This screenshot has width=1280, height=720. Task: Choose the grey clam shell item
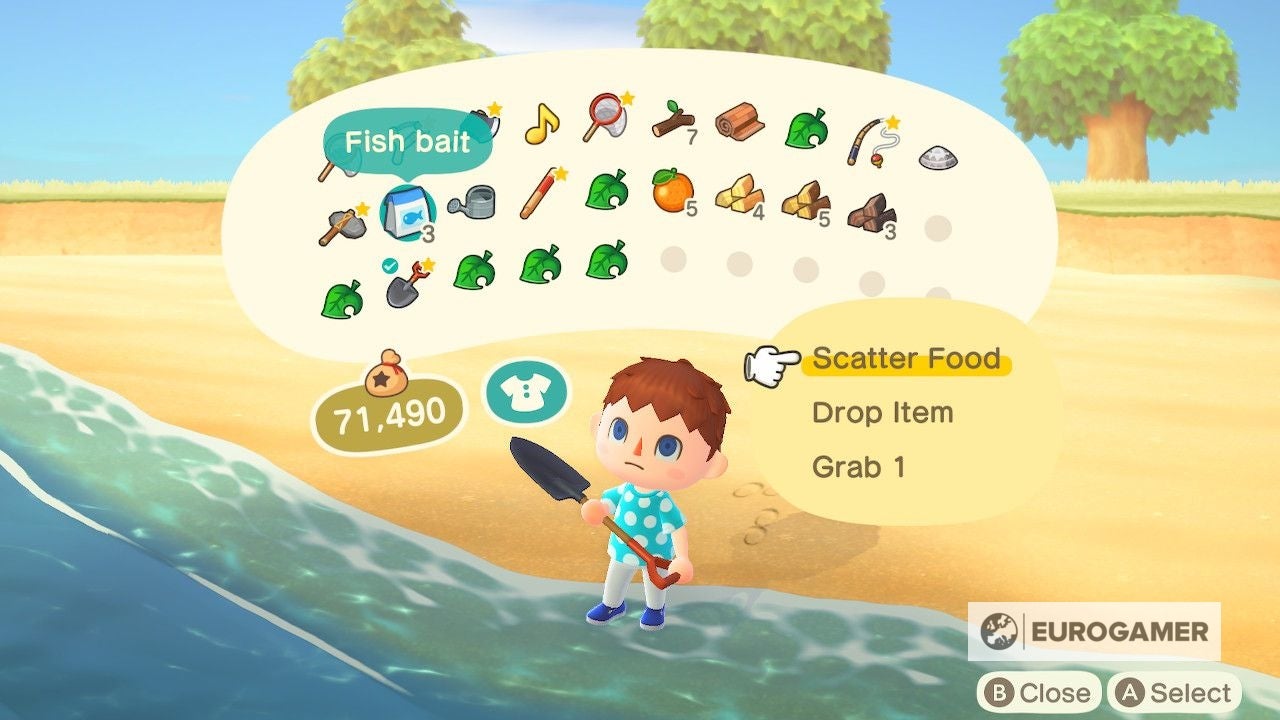(937, 156)
